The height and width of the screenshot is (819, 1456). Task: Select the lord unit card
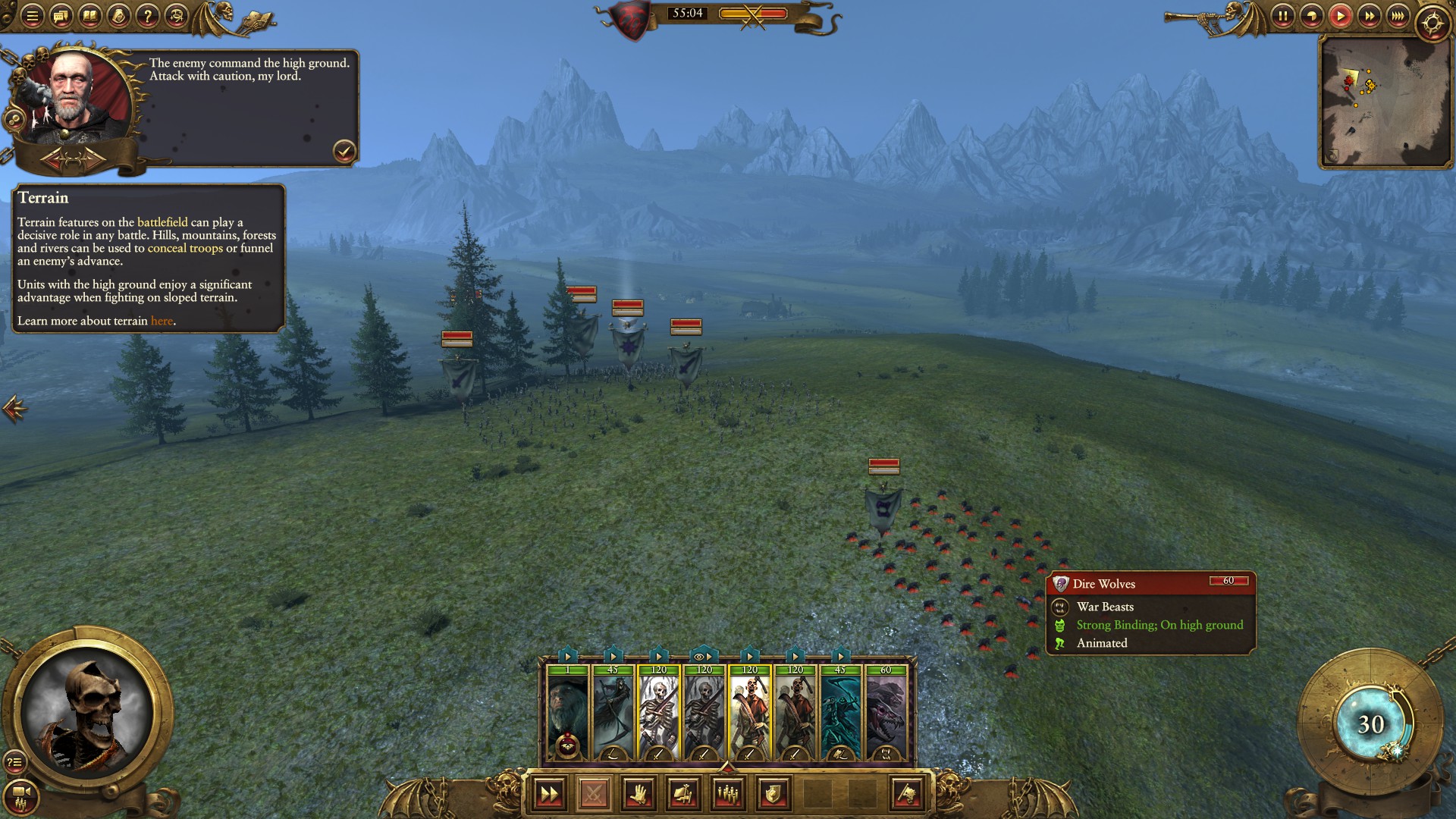(567, 713)
